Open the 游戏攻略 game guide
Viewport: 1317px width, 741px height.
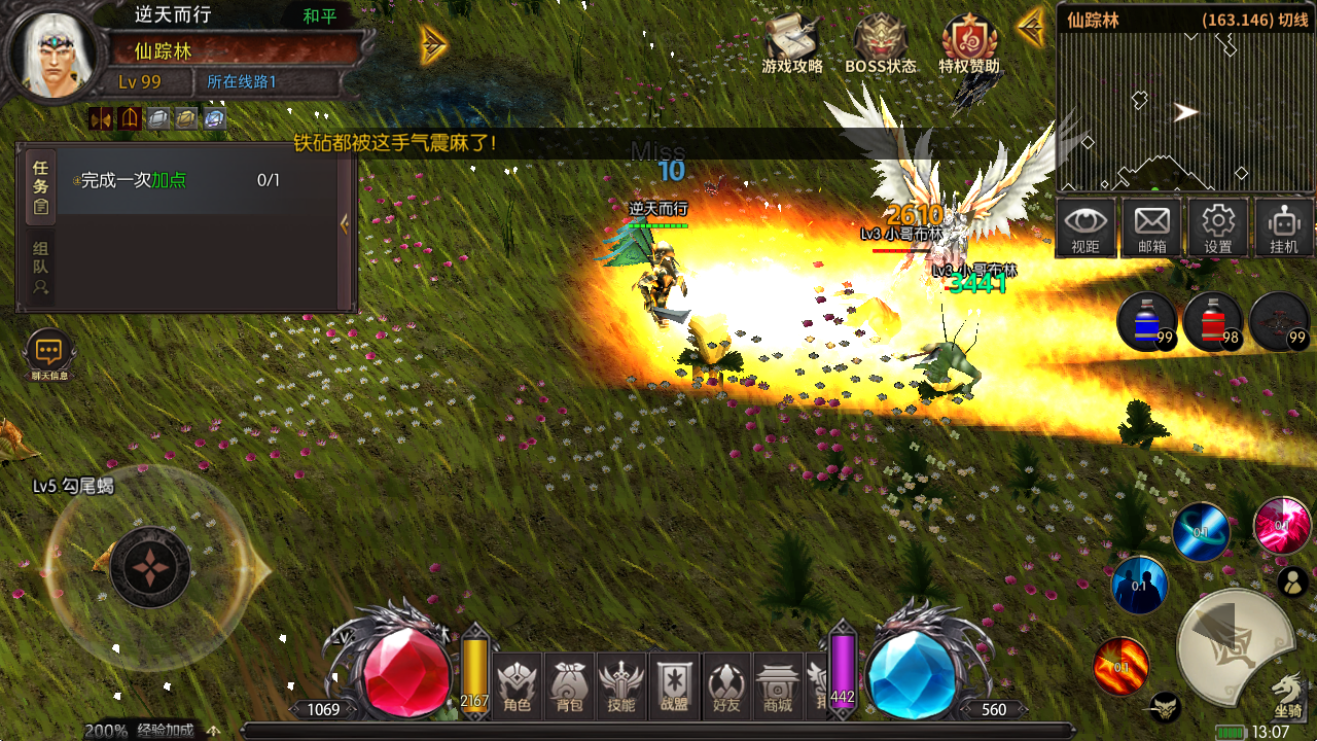point(792,45)
